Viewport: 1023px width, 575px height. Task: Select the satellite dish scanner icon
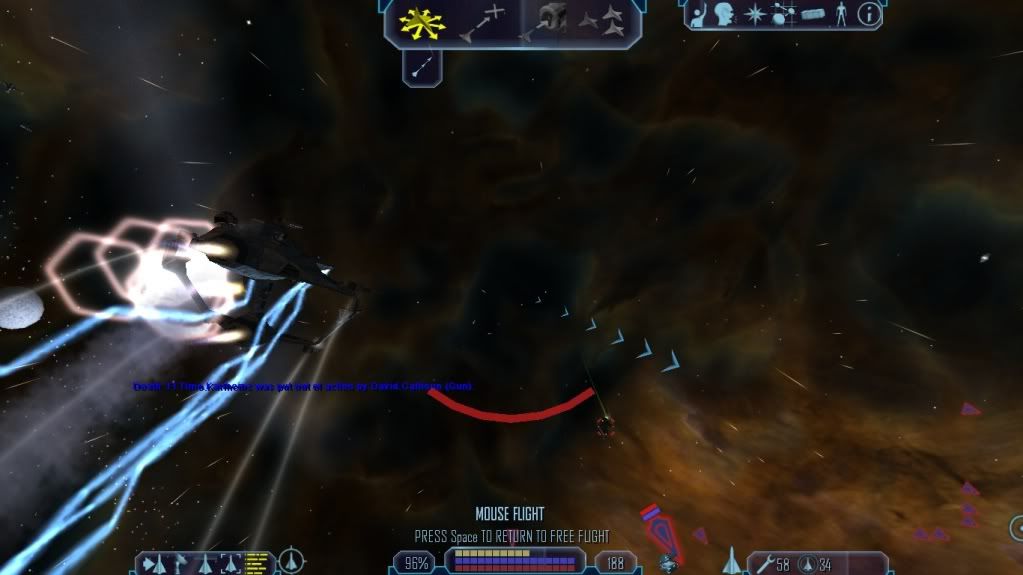[181, 563]
